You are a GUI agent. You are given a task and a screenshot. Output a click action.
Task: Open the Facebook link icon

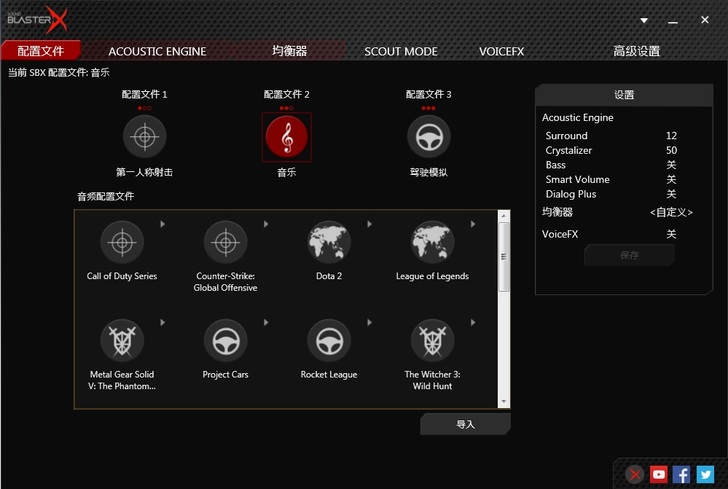682,475
